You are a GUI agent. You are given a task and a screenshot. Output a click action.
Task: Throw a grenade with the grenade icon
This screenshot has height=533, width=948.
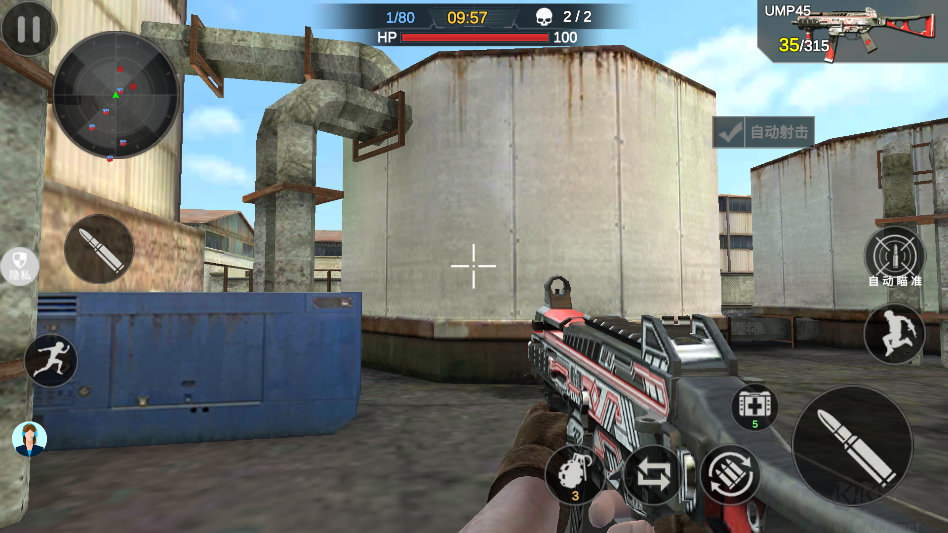(x=577, y=473)
